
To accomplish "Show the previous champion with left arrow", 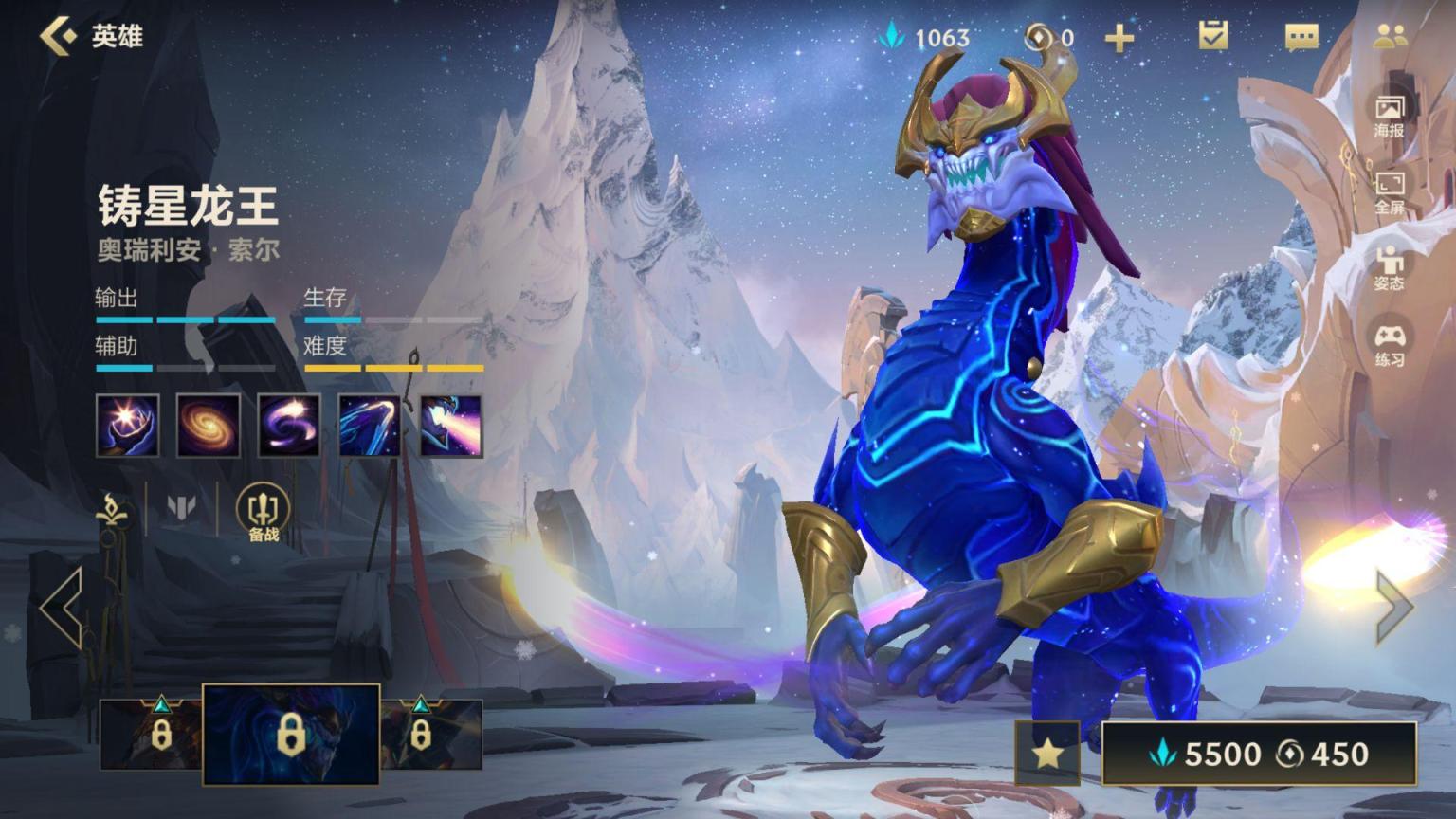I will pyautogui.click(x=63, y=608).
